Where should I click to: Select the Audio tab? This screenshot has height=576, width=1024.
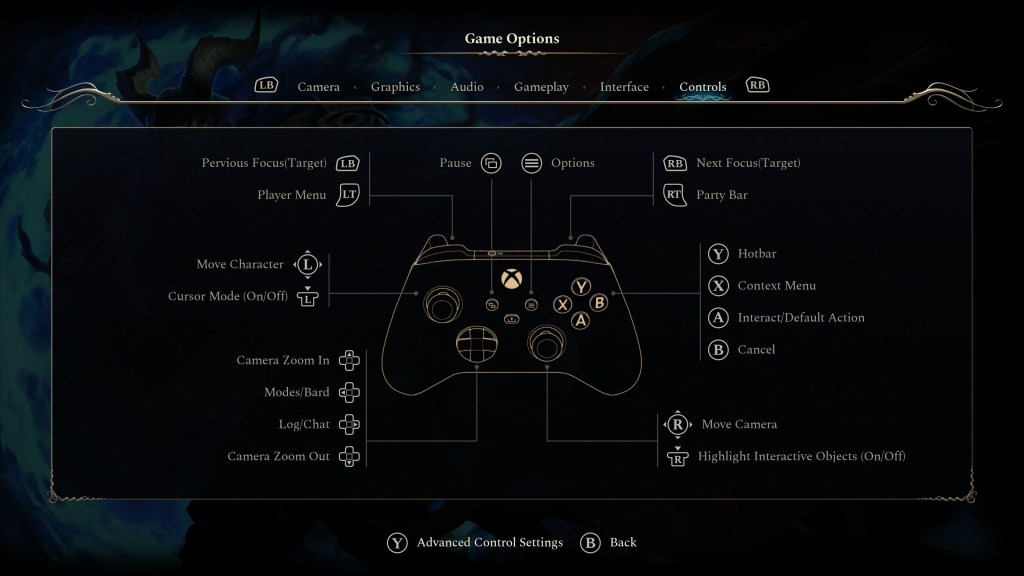pos(467,87)
